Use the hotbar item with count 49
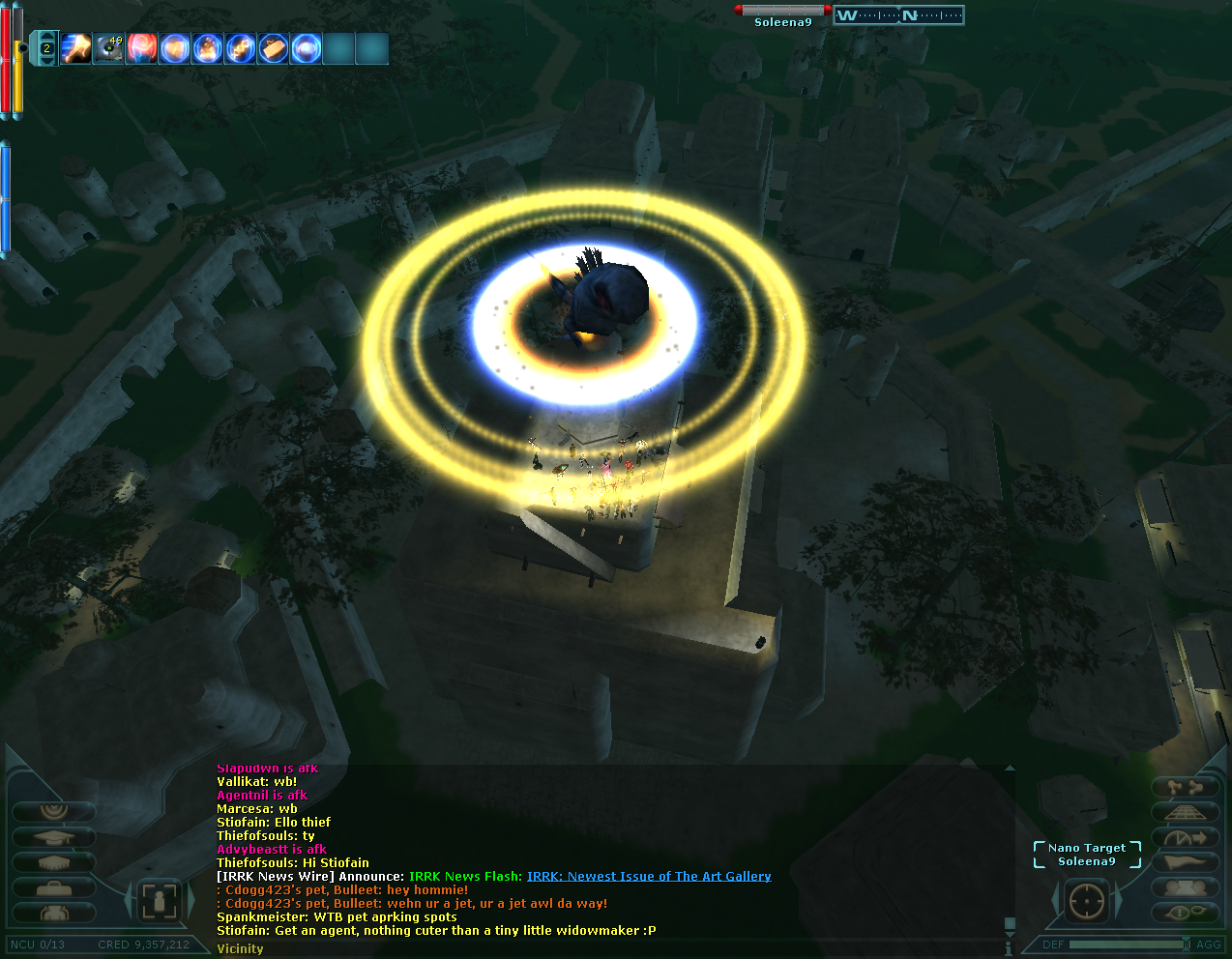 point(109,47)
